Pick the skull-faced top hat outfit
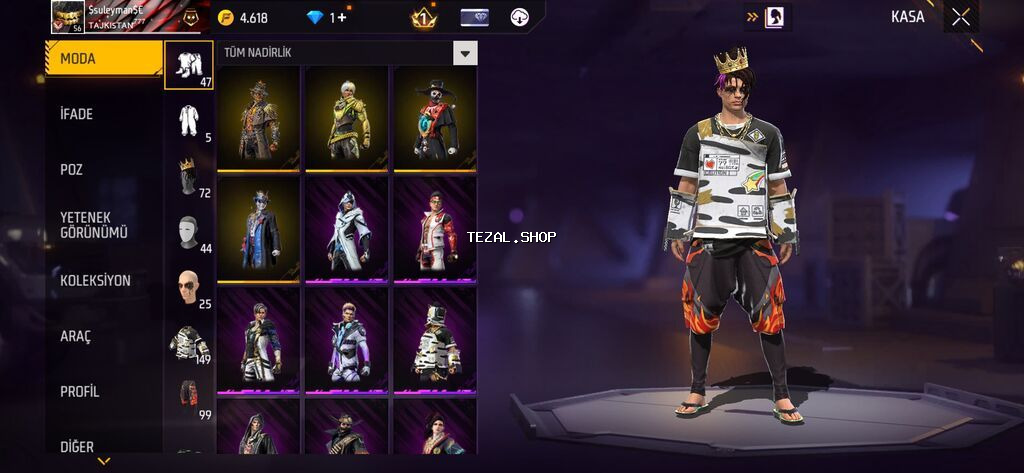This screenshot has height=473, width=1024. pyautogui.click(x=434, y=119)
